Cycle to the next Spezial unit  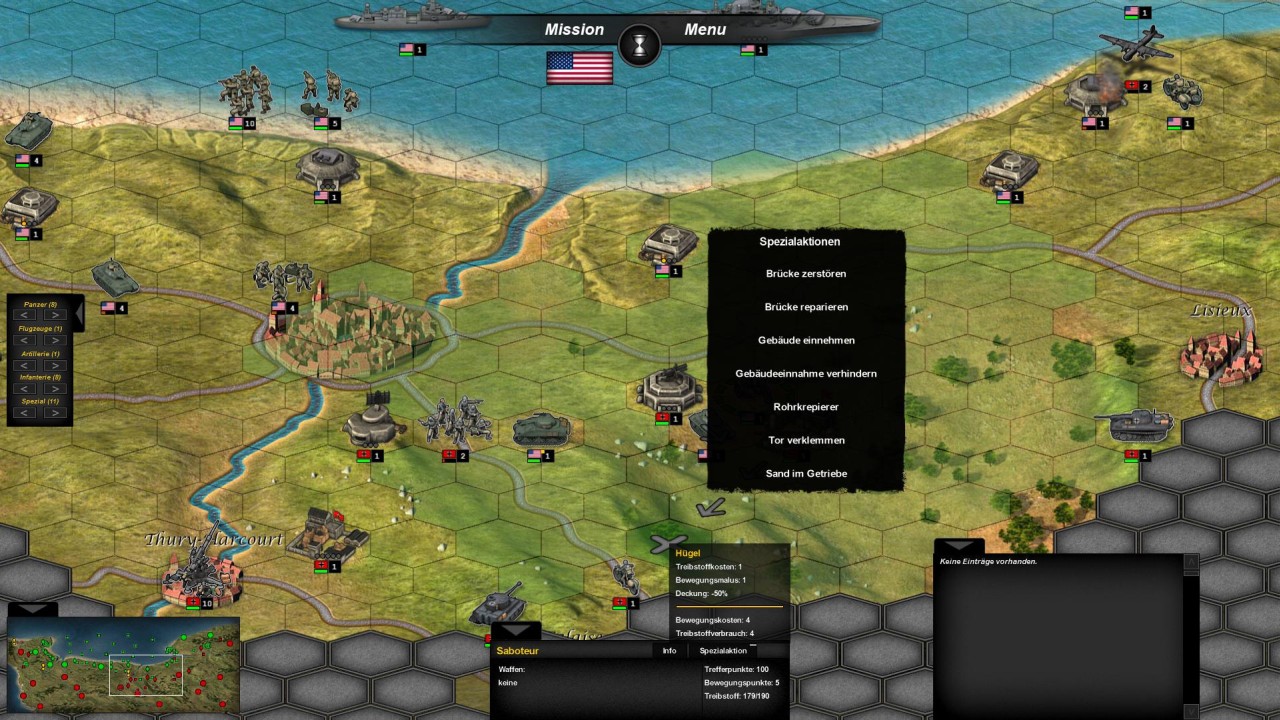(55, 412)
